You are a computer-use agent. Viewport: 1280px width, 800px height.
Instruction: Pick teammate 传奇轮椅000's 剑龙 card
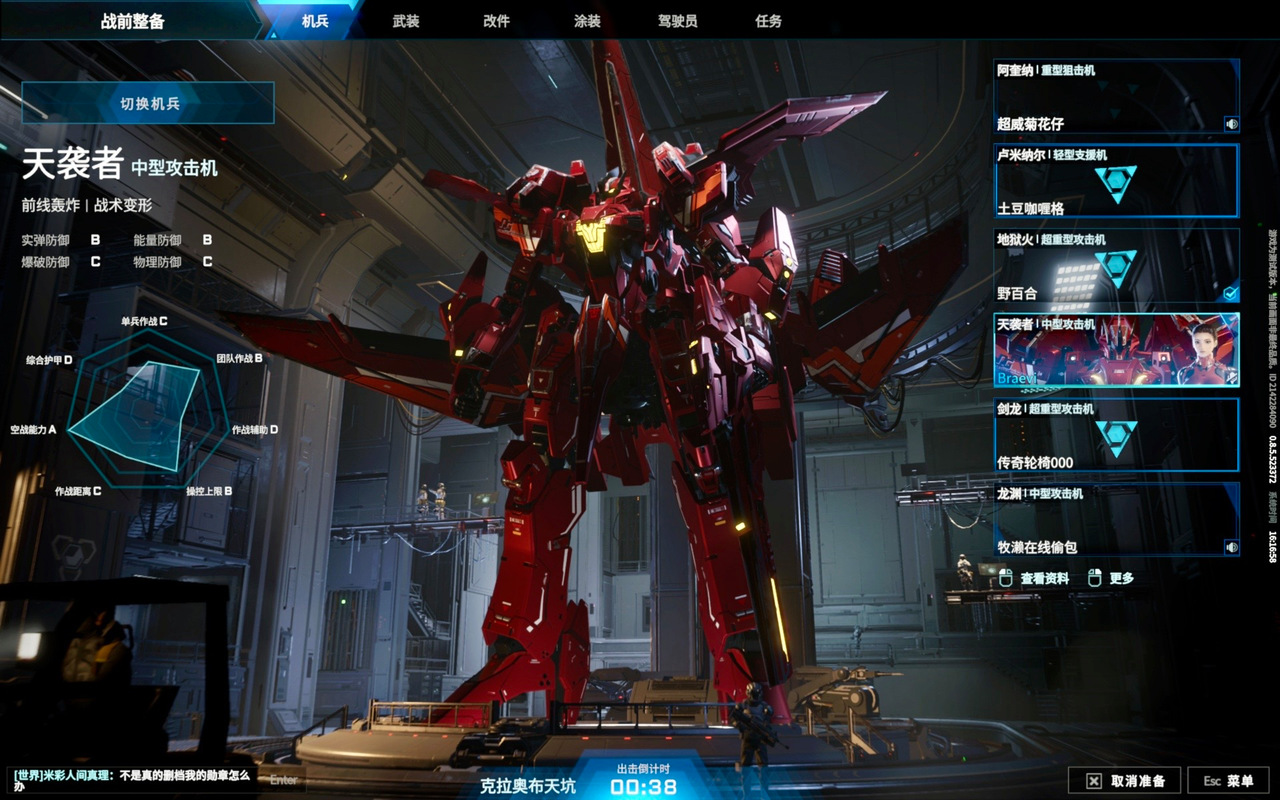click(1115, 435)
